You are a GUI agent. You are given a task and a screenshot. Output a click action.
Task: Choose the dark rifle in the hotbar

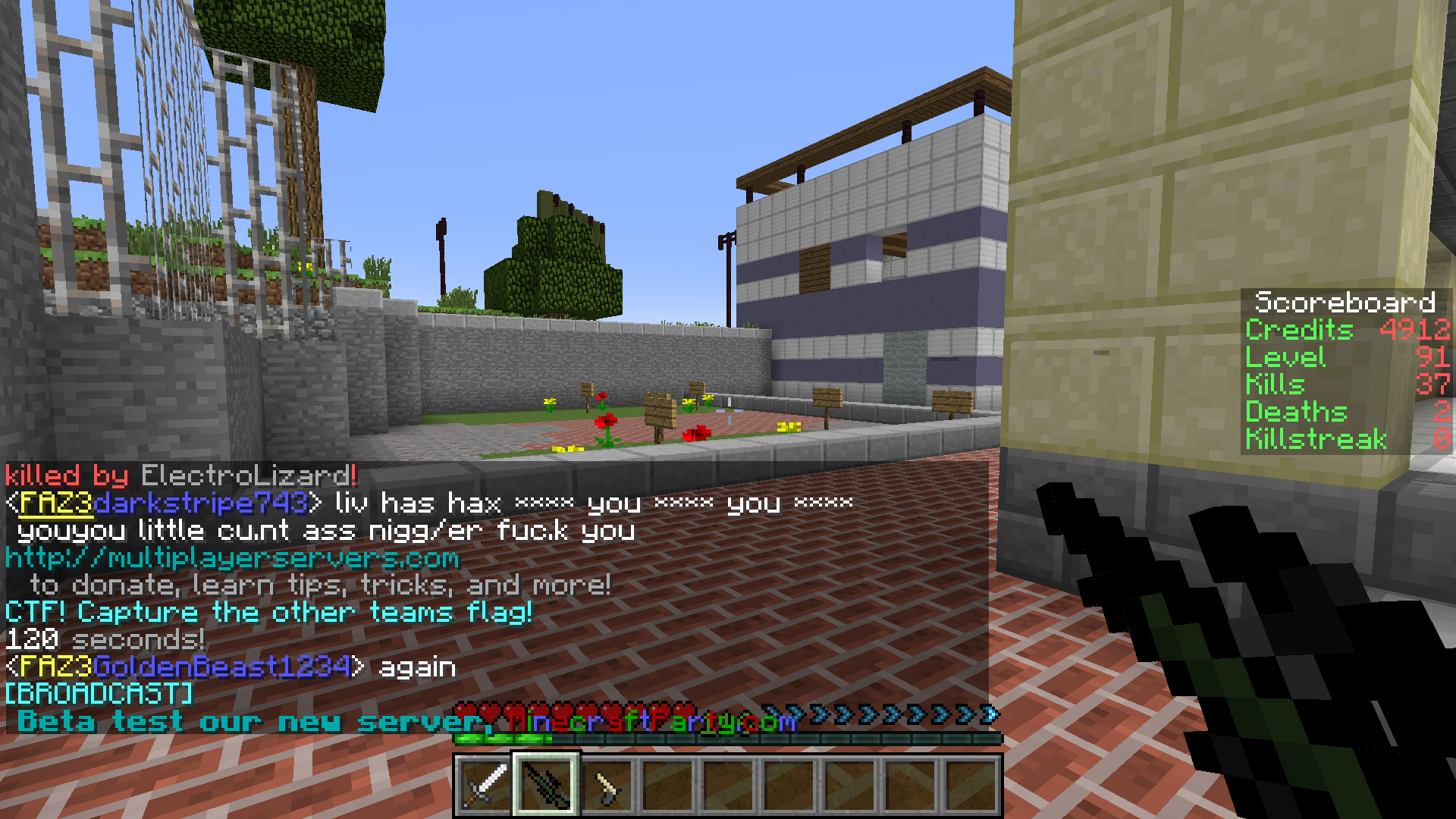(546, 784)
